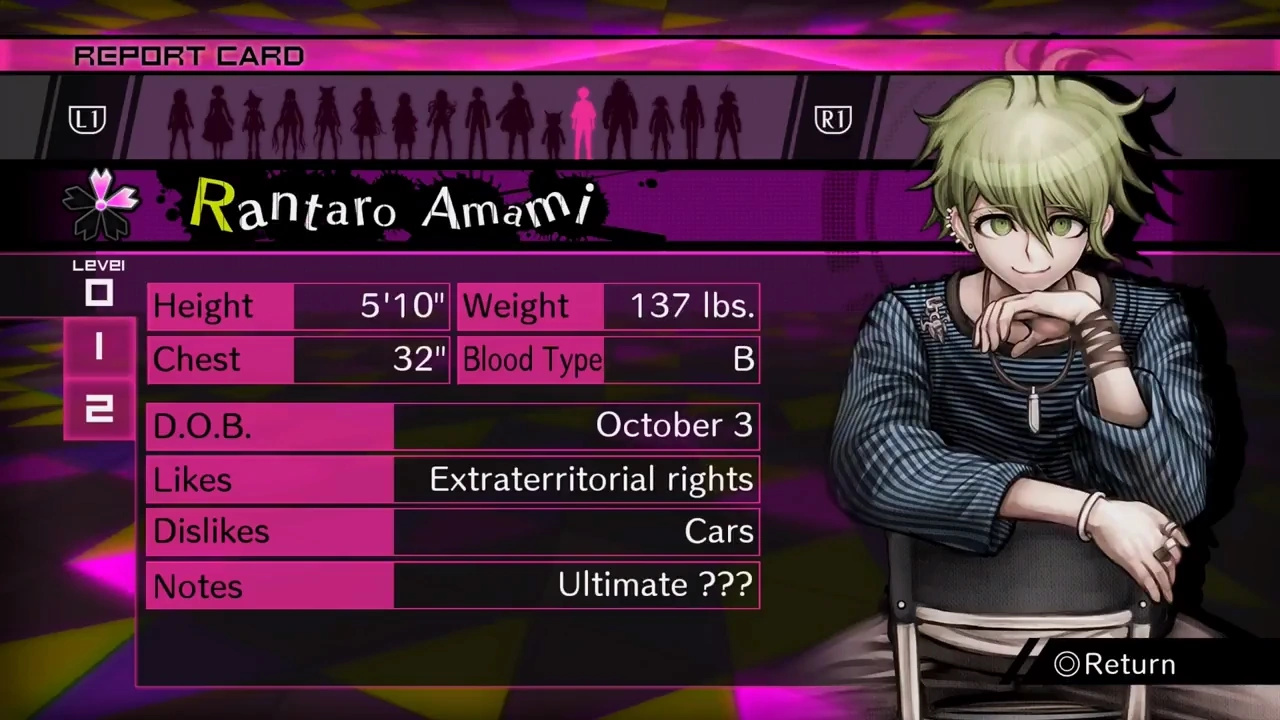Click the flower emblem beside Rantaro's name
1280x720 pixels.
pos(100,205)
